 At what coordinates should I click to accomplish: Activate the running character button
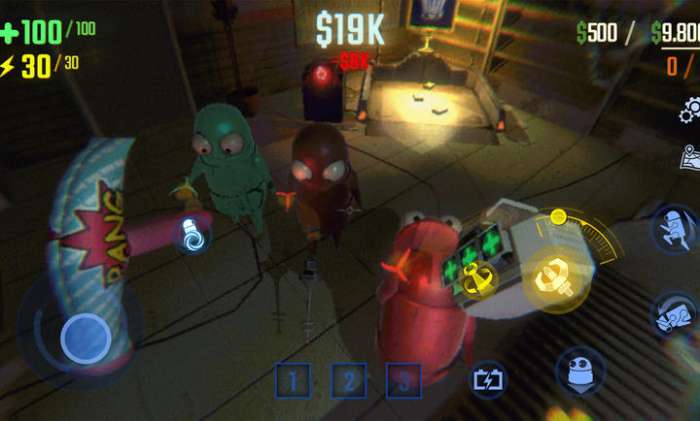(674, 228)
